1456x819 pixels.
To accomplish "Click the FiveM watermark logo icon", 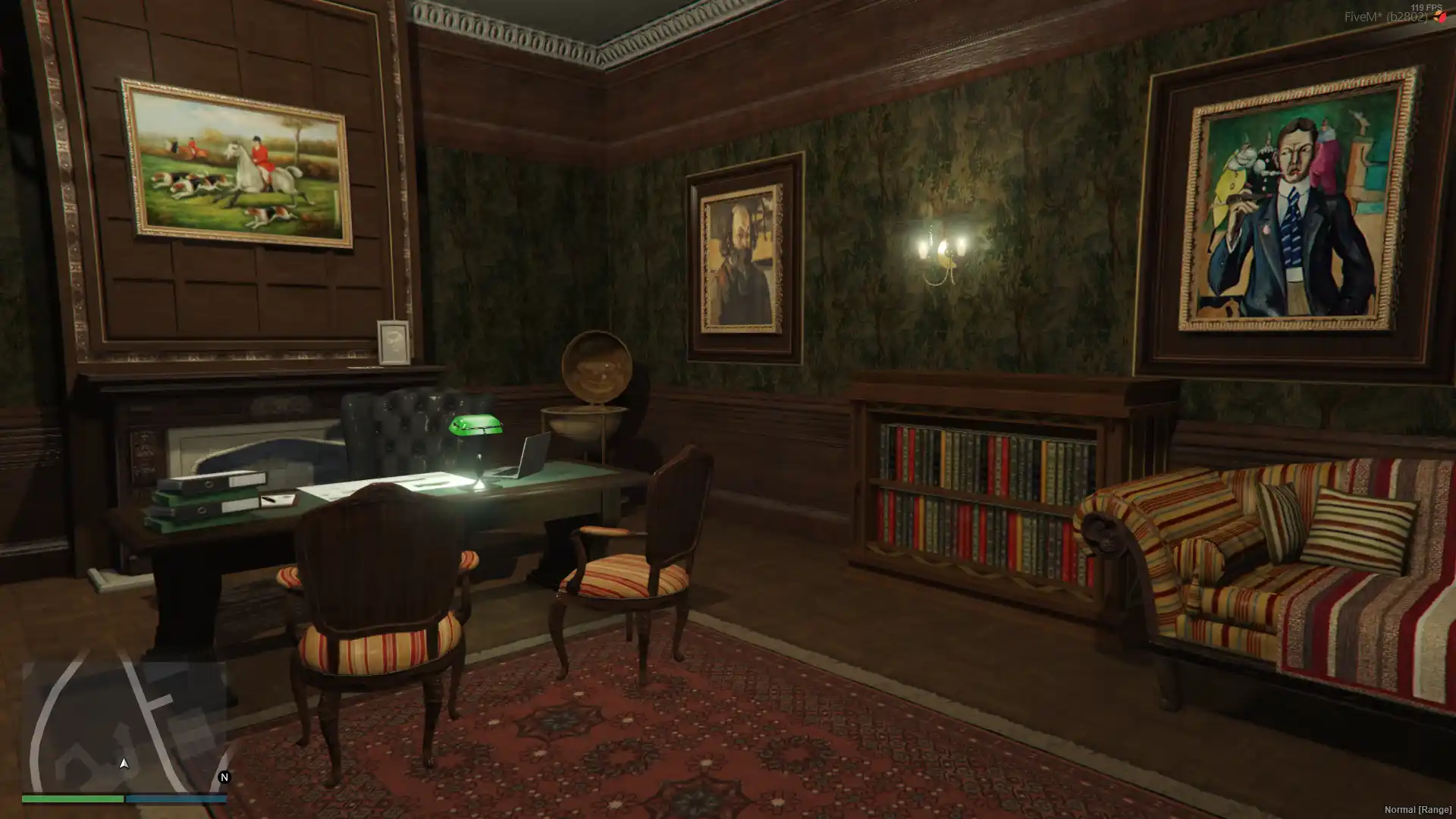I will coord(1439,17).
